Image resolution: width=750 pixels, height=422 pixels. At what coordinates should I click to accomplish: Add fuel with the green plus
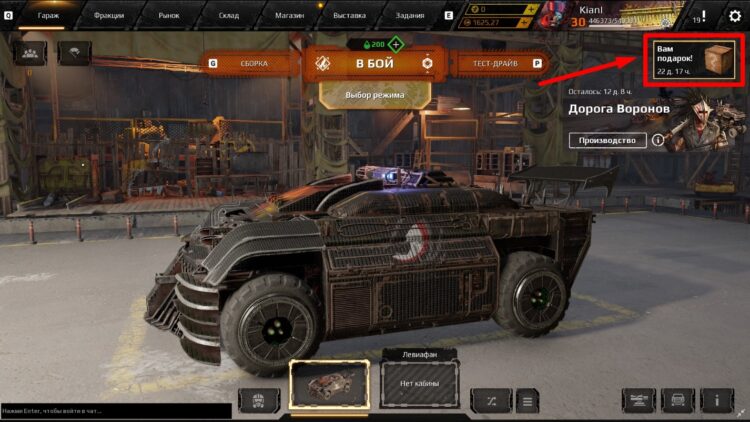tap(396, 44)
